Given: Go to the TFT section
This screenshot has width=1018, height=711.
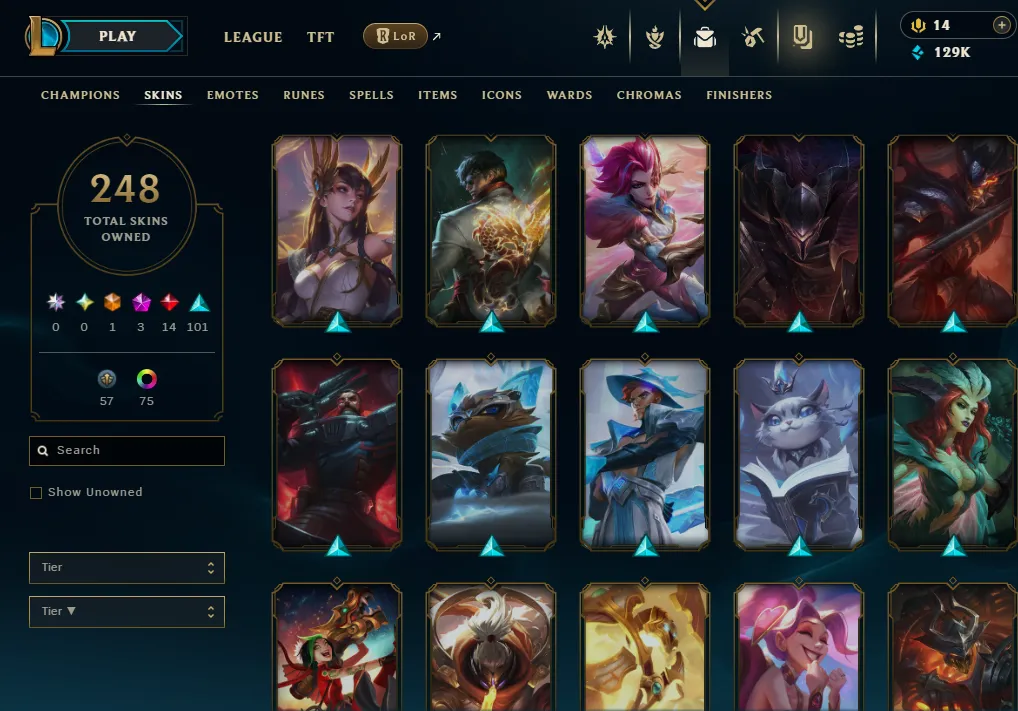Looking at the screenshot, I should pyautogui.click(x=321, y=37).
